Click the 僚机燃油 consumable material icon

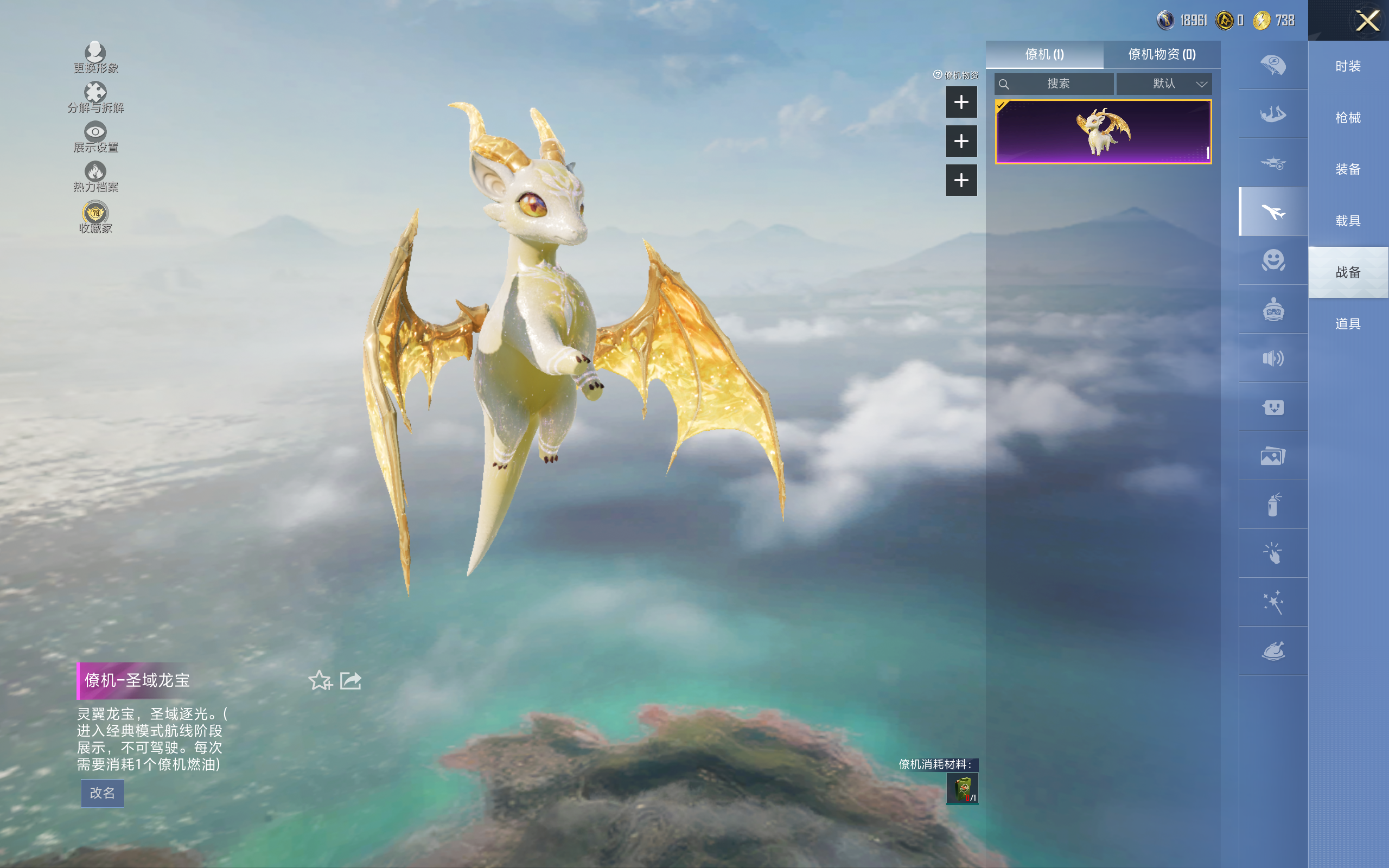click(x=962, y=789)
